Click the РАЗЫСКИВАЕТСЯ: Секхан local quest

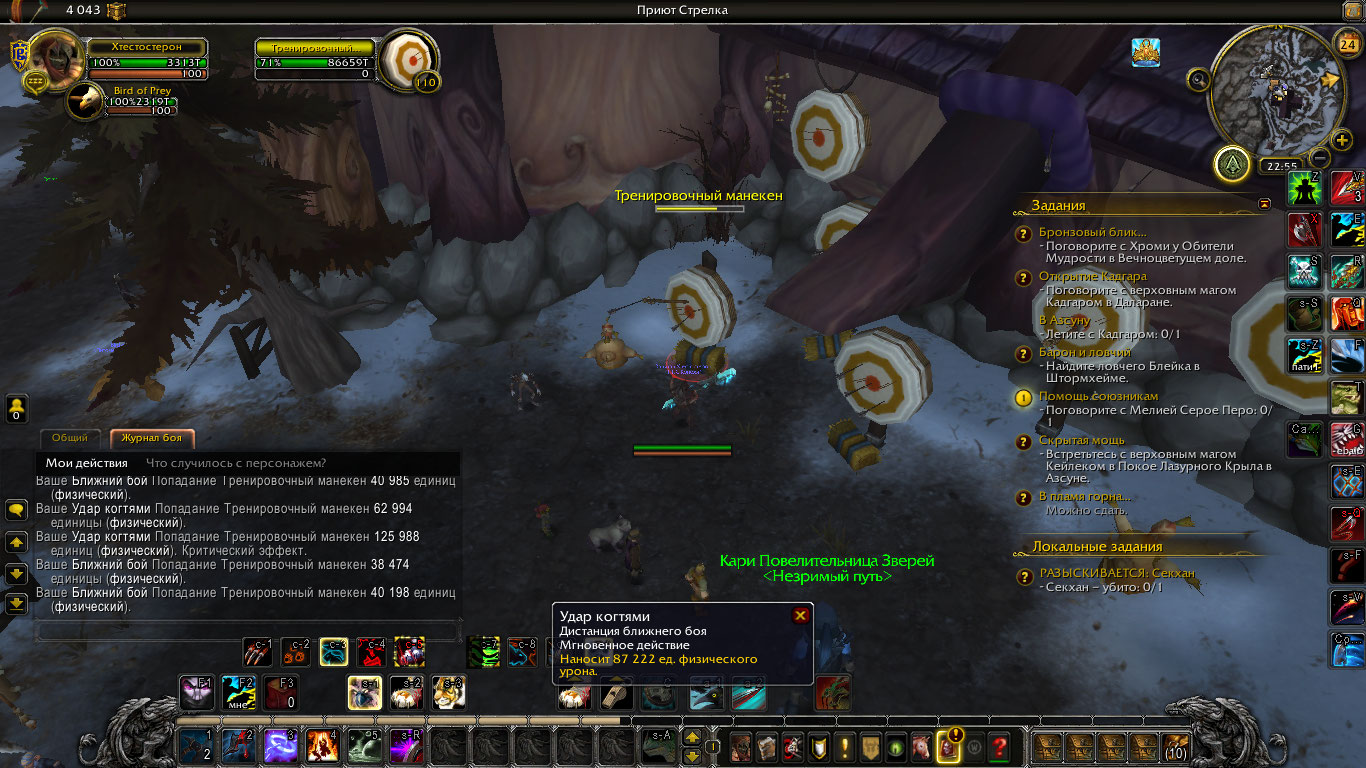pyautogui.click(x=1117, y=573)
